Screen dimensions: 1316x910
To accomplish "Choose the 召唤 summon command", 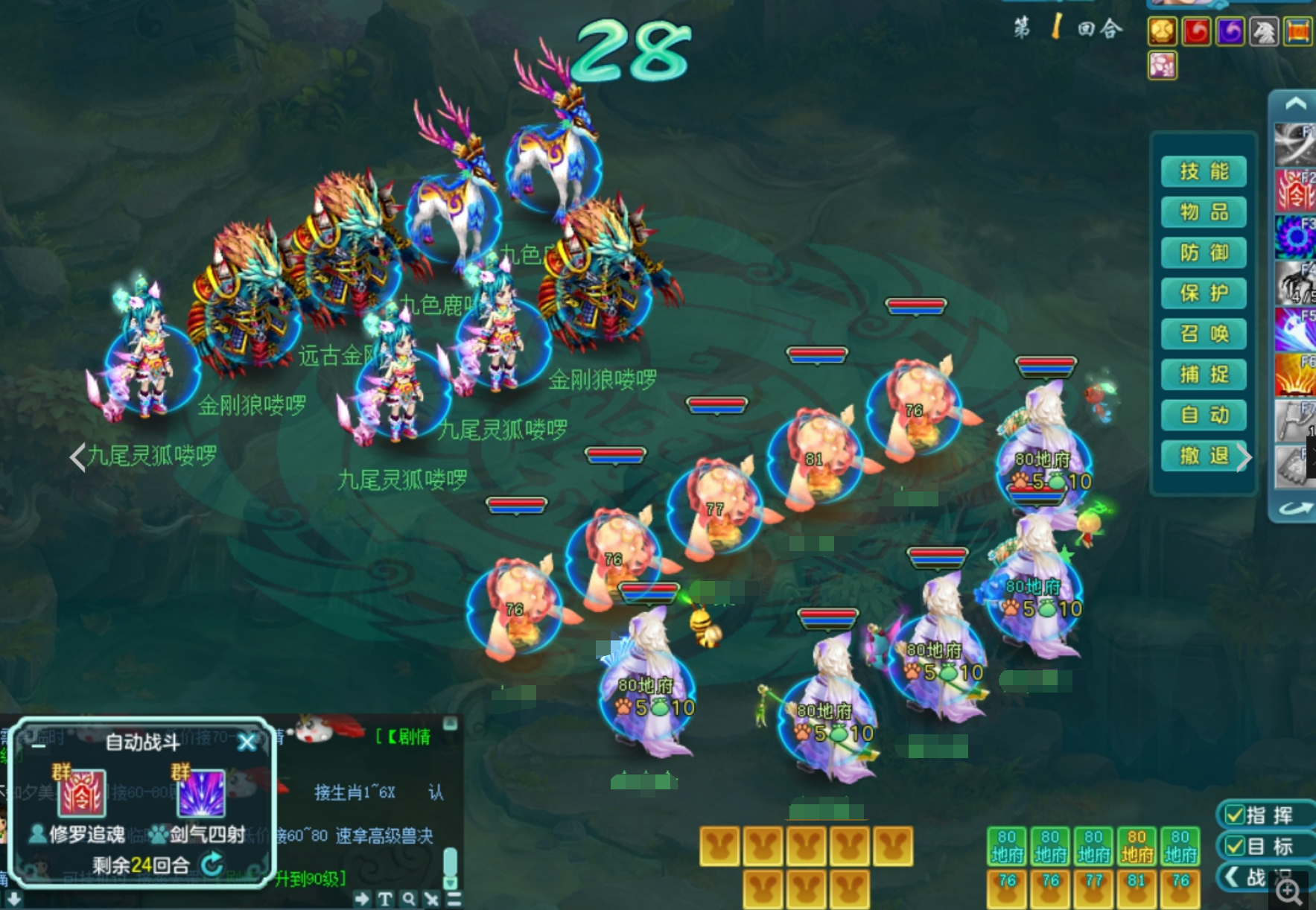I will [1204, 334].
